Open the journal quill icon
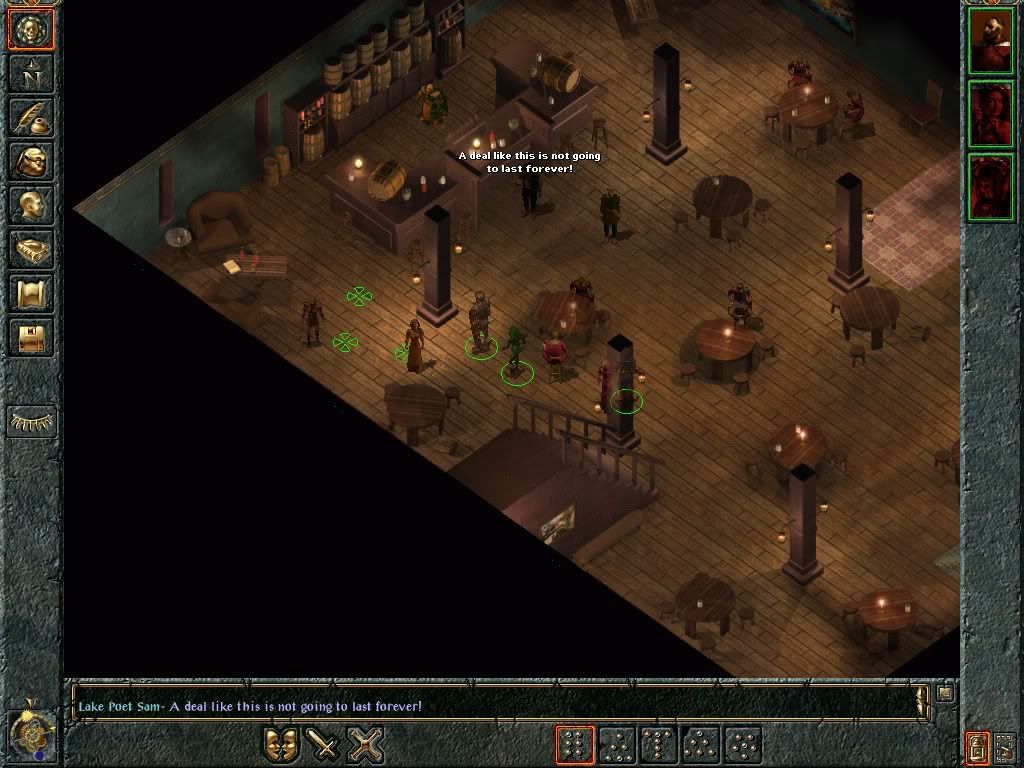1024x768 pixels. pyautogui.click(x=31, y=117)
